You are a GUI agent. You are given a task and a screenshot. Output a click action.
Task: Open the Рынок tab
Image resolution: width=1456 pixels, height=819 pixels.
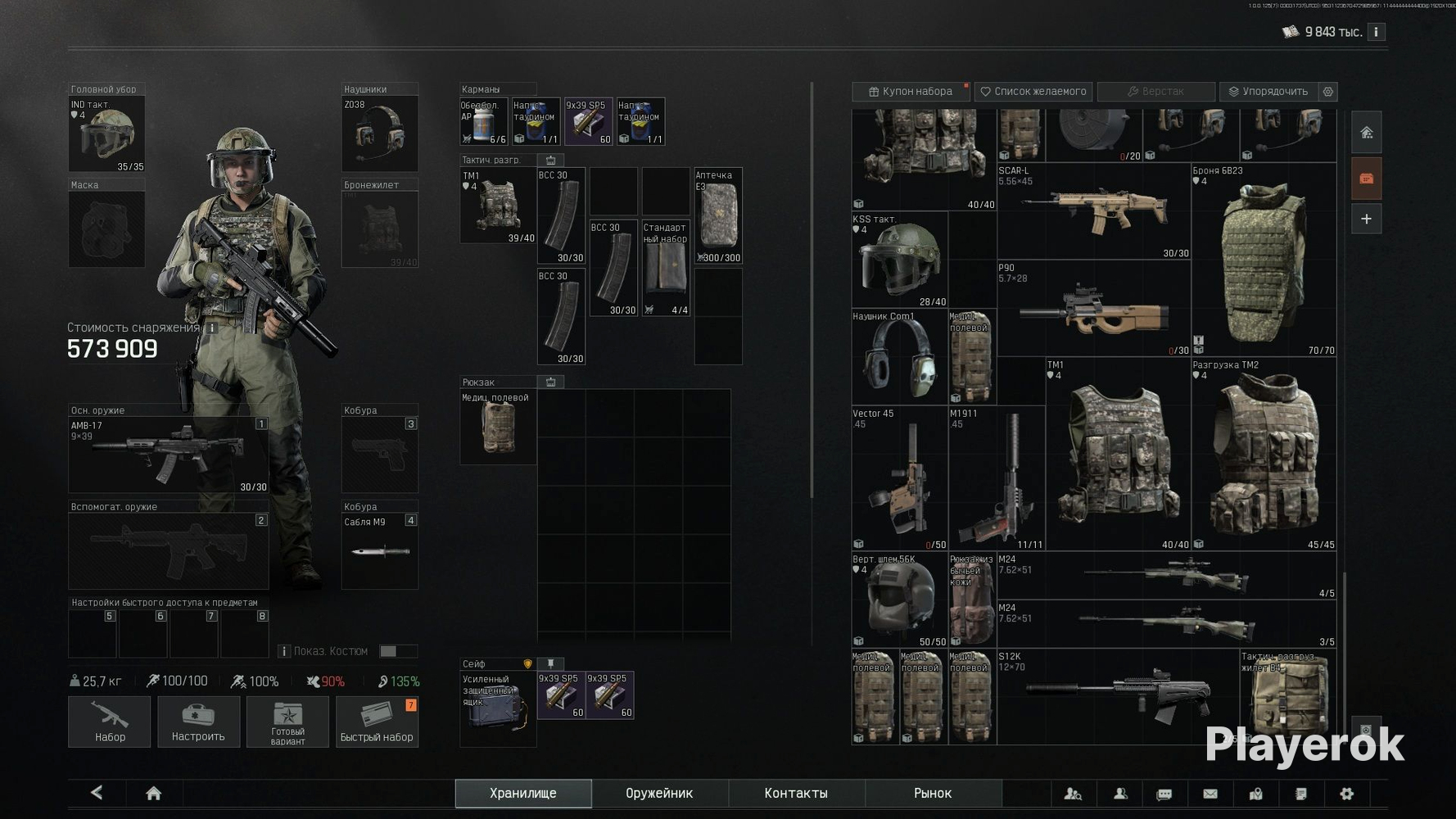933,793
